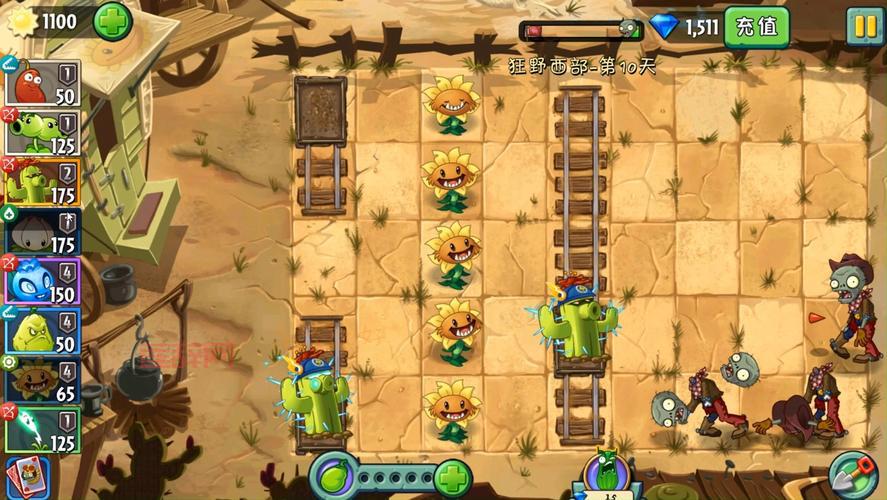This screenshot has height=500, width=887.
Task: Tap the green 充值 recharge button
Action: tap(756, 27)
